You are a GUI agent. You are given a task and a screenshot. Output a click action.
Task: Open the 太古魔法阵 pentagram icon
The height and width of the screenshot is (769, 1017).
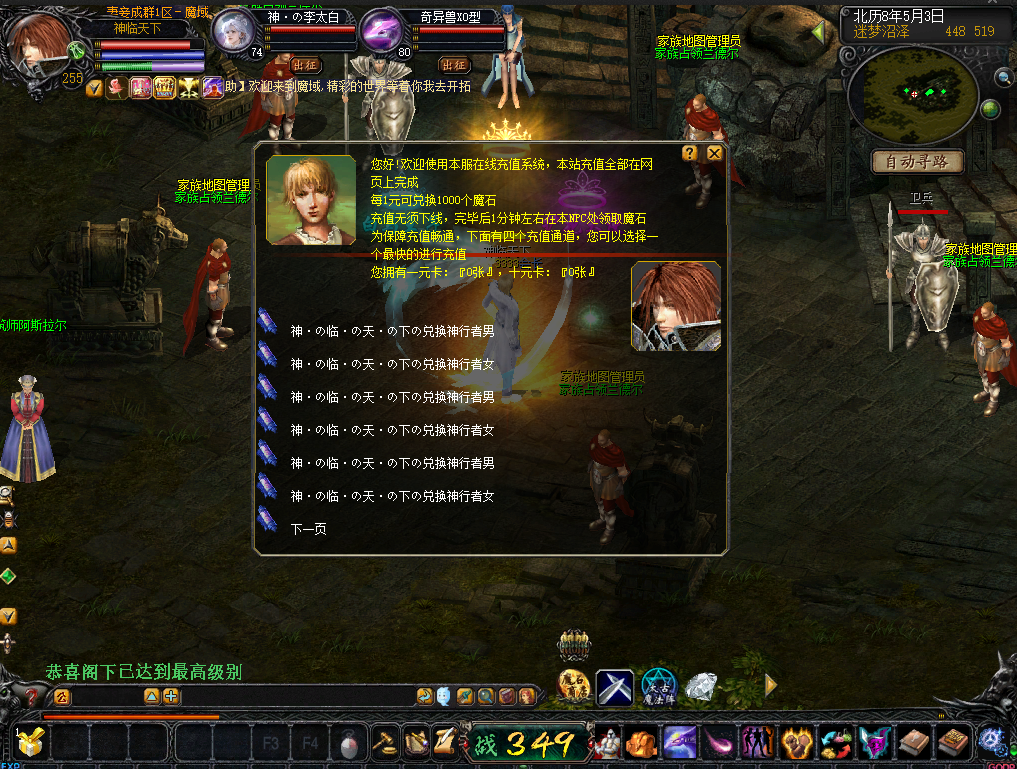coord(659,686)
